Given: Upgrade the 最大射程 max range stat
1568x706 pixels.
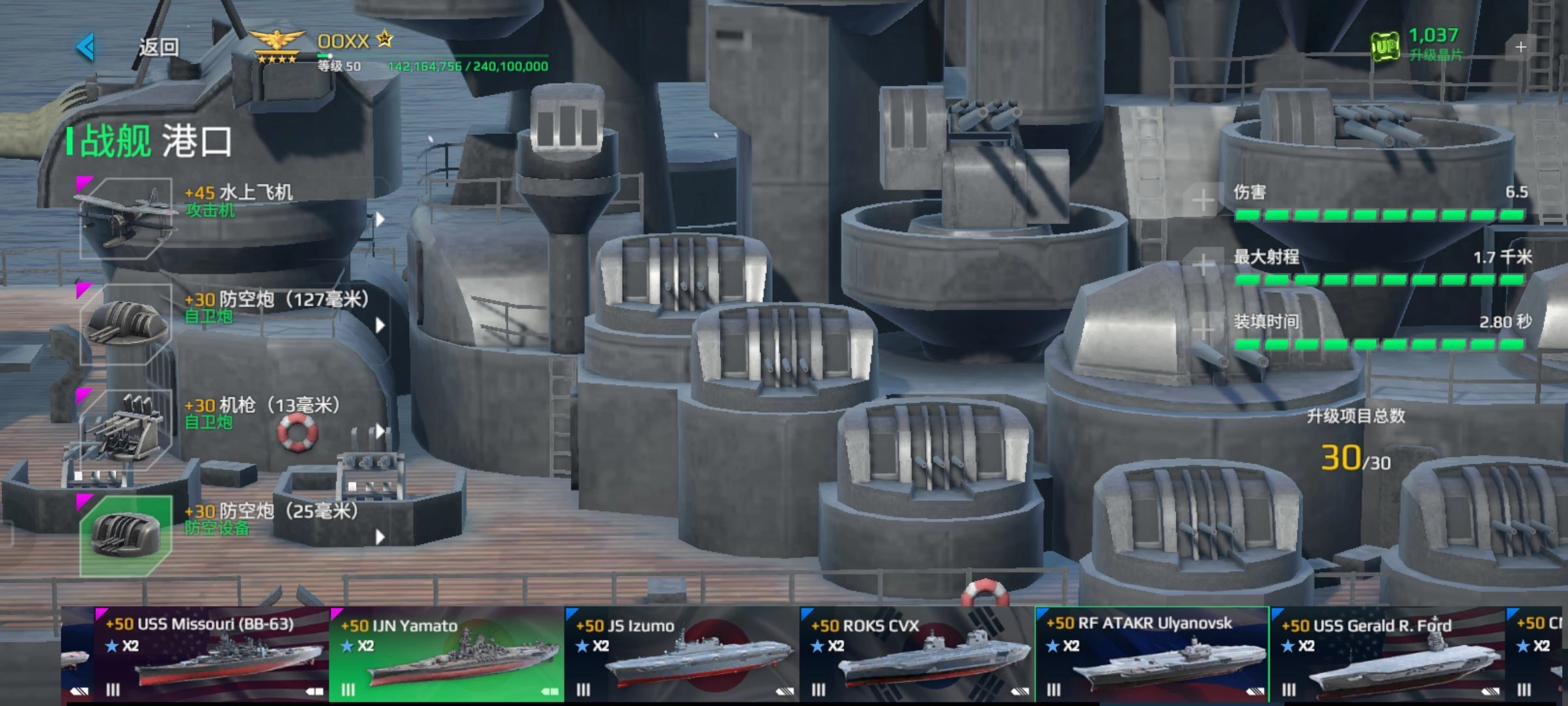Looking at the screenshot, I should tap(1203, 264).
